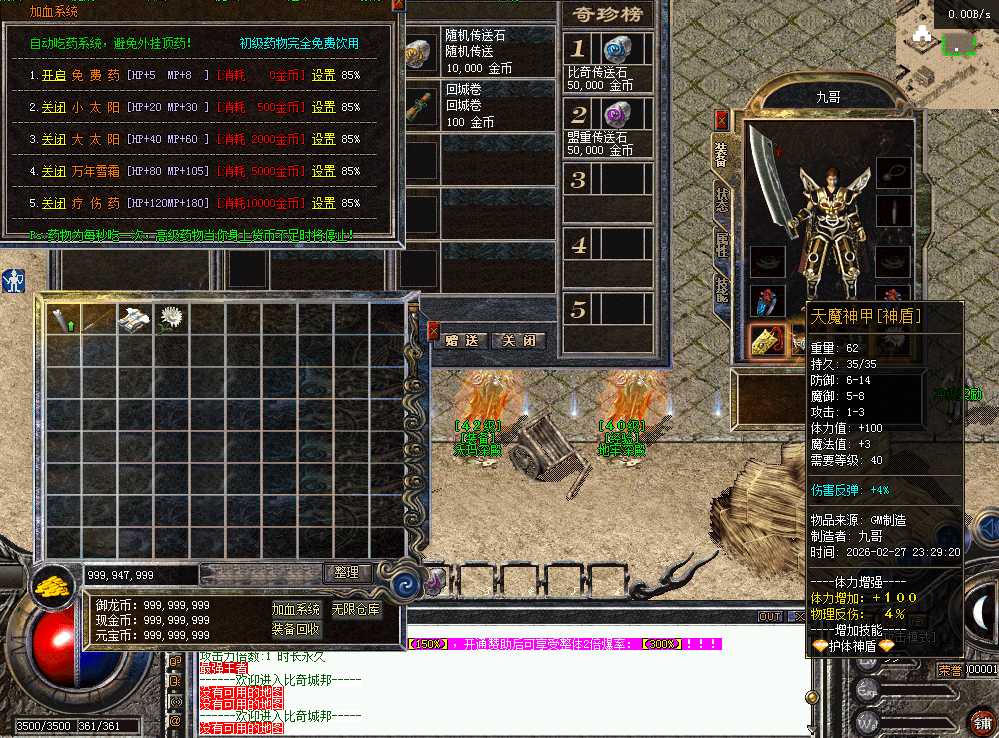The image size is (999, 738).
Task: Click the 赠送 (gift) button
Action: (x=463, y=340)
